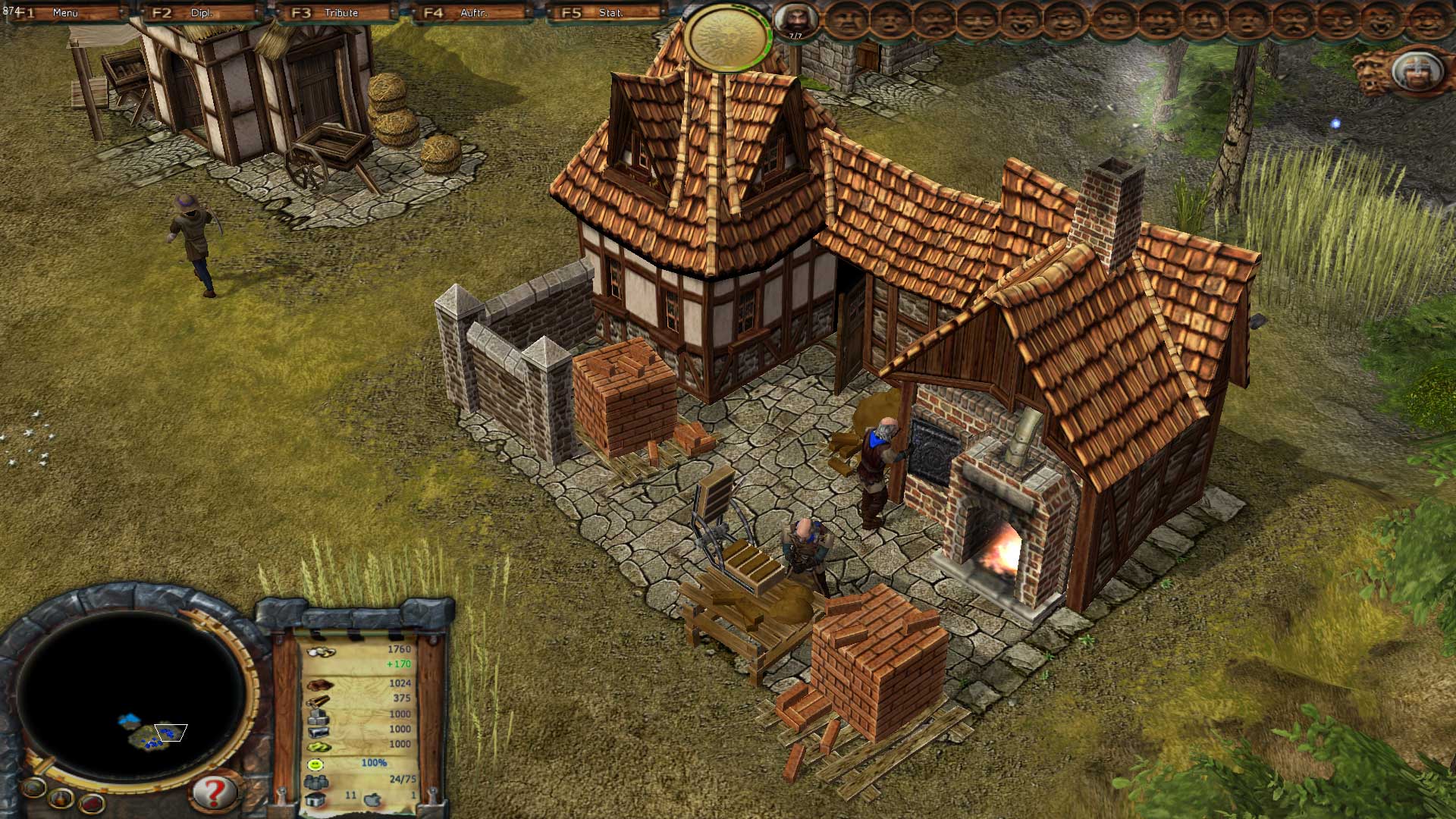Open the F1 Menu

(x=64, y=13)
